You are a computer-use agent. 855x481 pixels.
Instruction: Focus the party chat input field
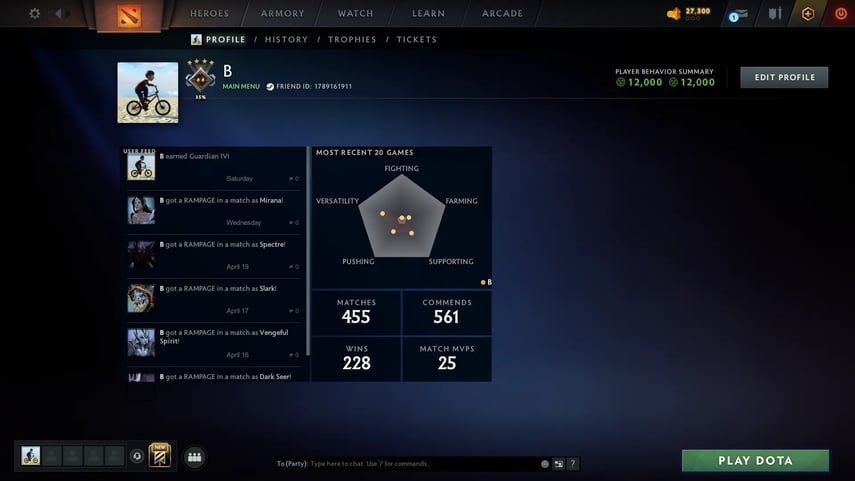[420, 464]
